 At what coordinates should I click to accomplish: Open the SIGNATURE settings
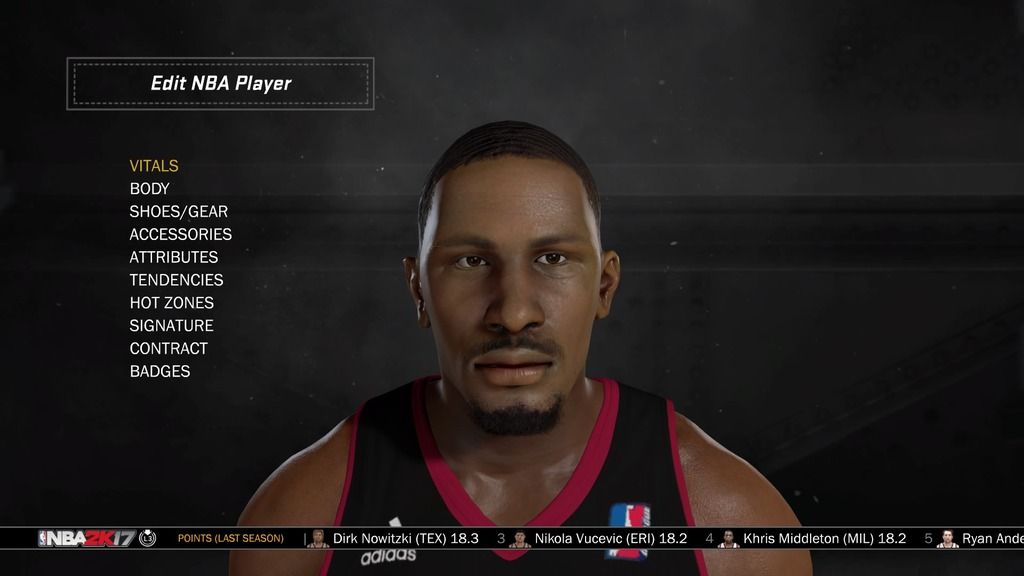tap(172, 326)
